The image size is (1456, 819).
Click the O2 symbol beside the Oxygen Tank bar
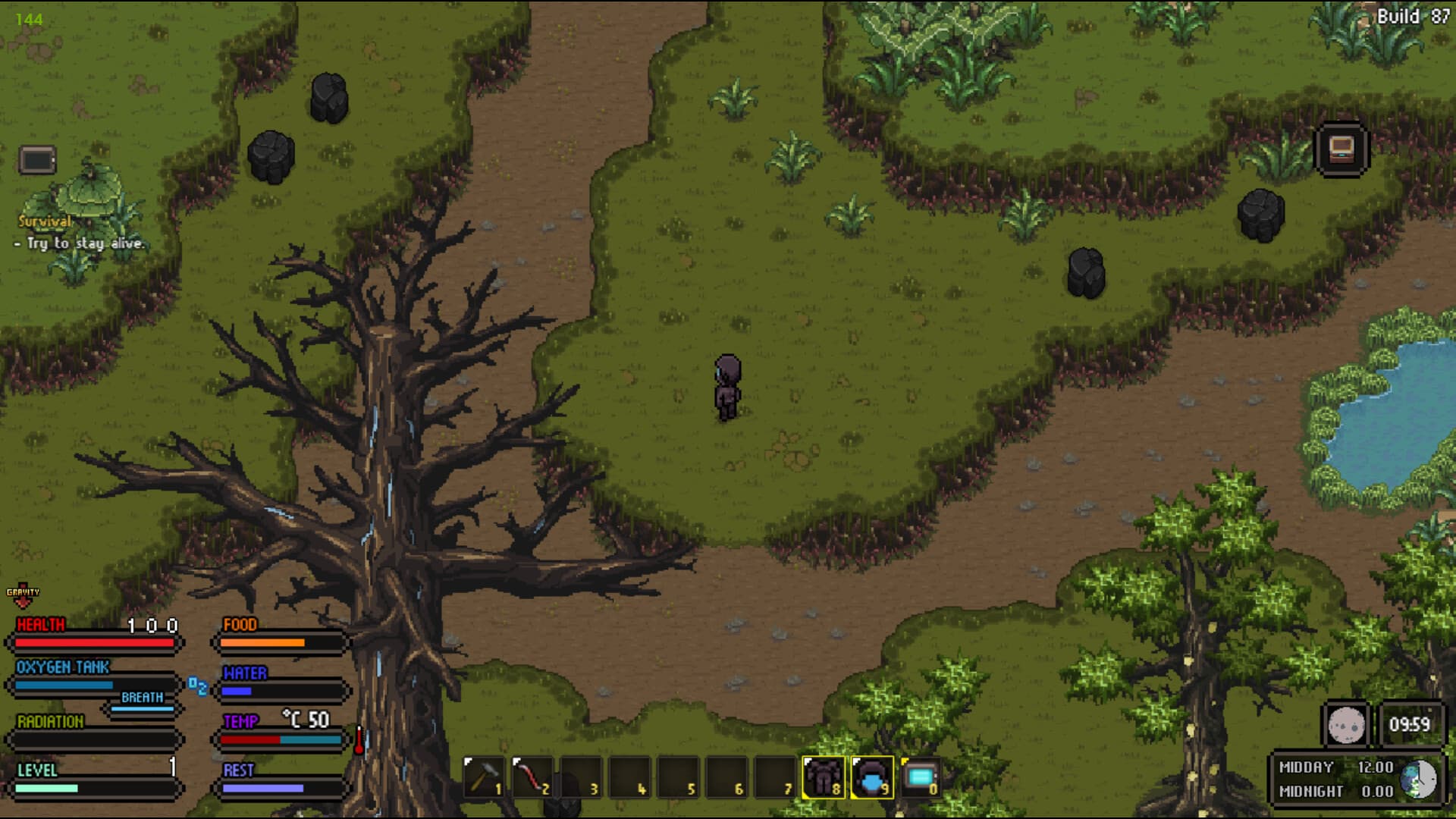click(199, 687)
